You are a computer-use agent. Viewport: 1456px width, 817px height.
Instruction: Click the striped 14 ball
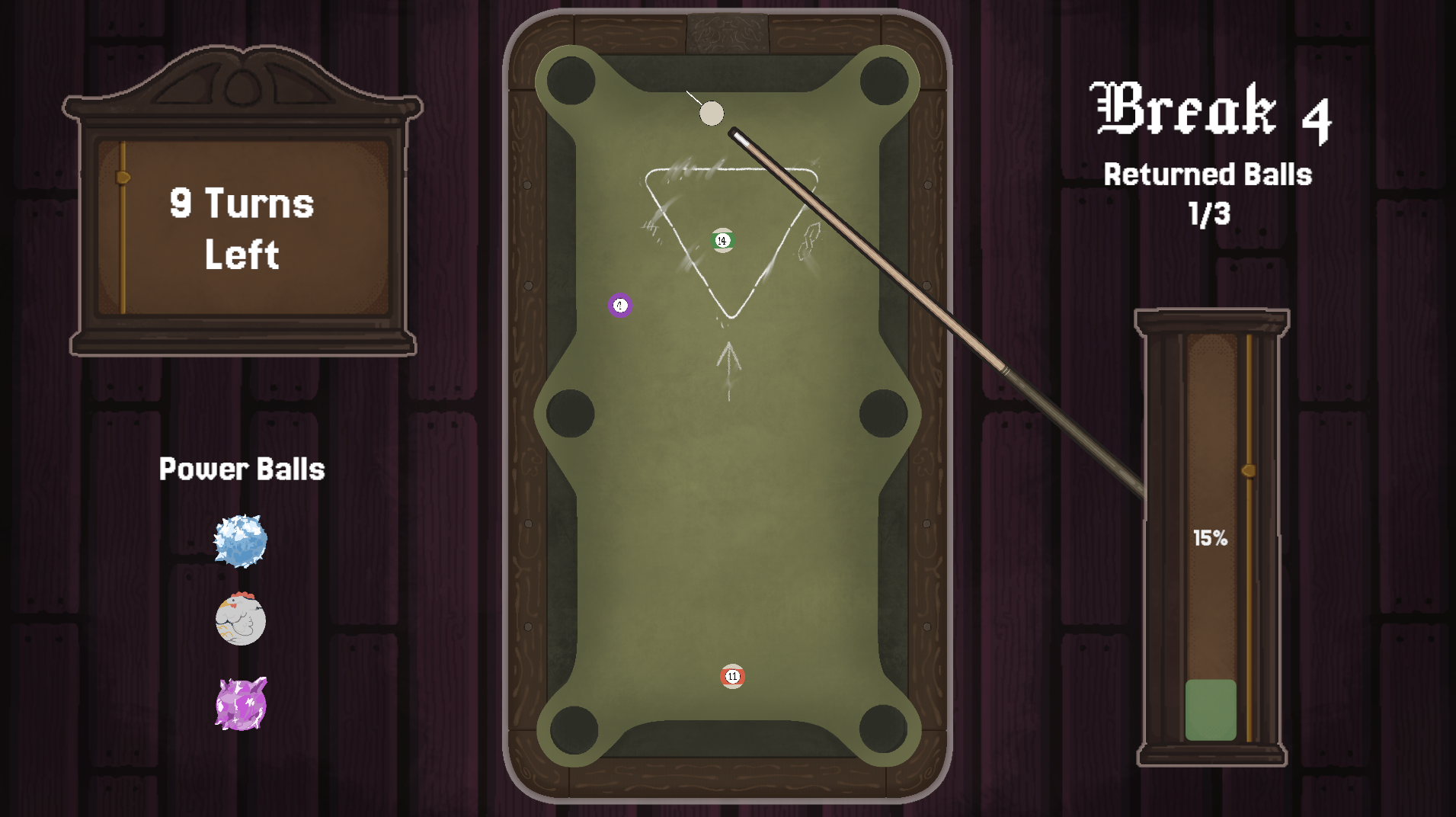(x=722, y=239)
